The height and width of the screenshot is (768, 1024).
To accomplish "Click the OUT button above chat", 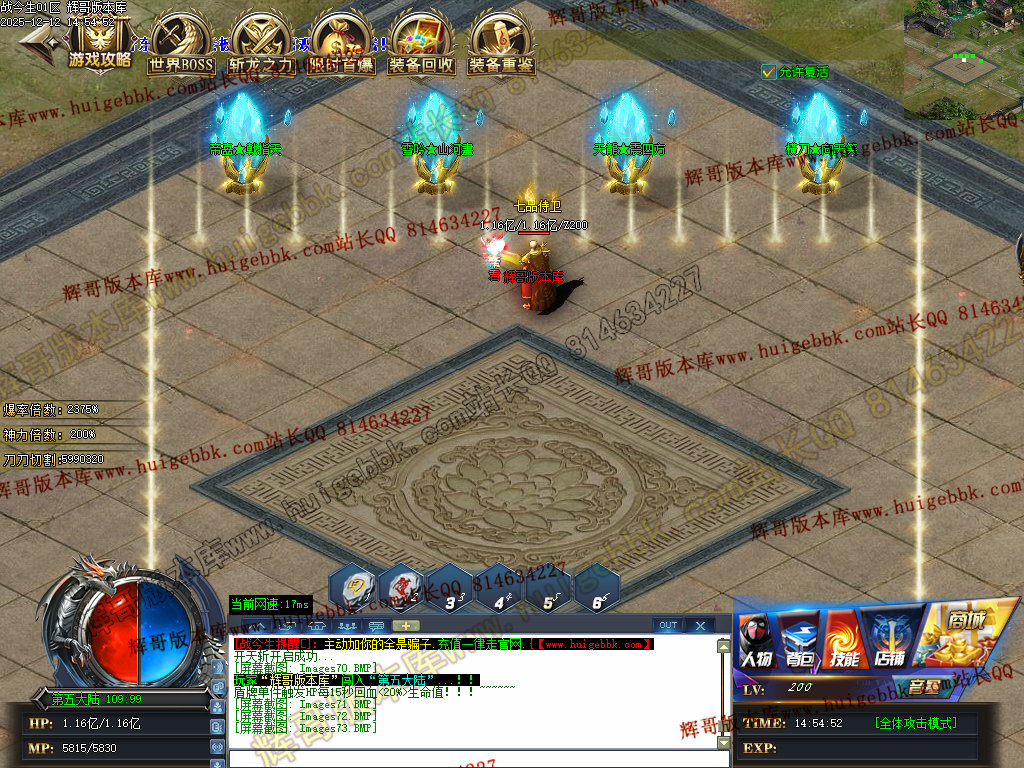I will [x=668, y=626].
